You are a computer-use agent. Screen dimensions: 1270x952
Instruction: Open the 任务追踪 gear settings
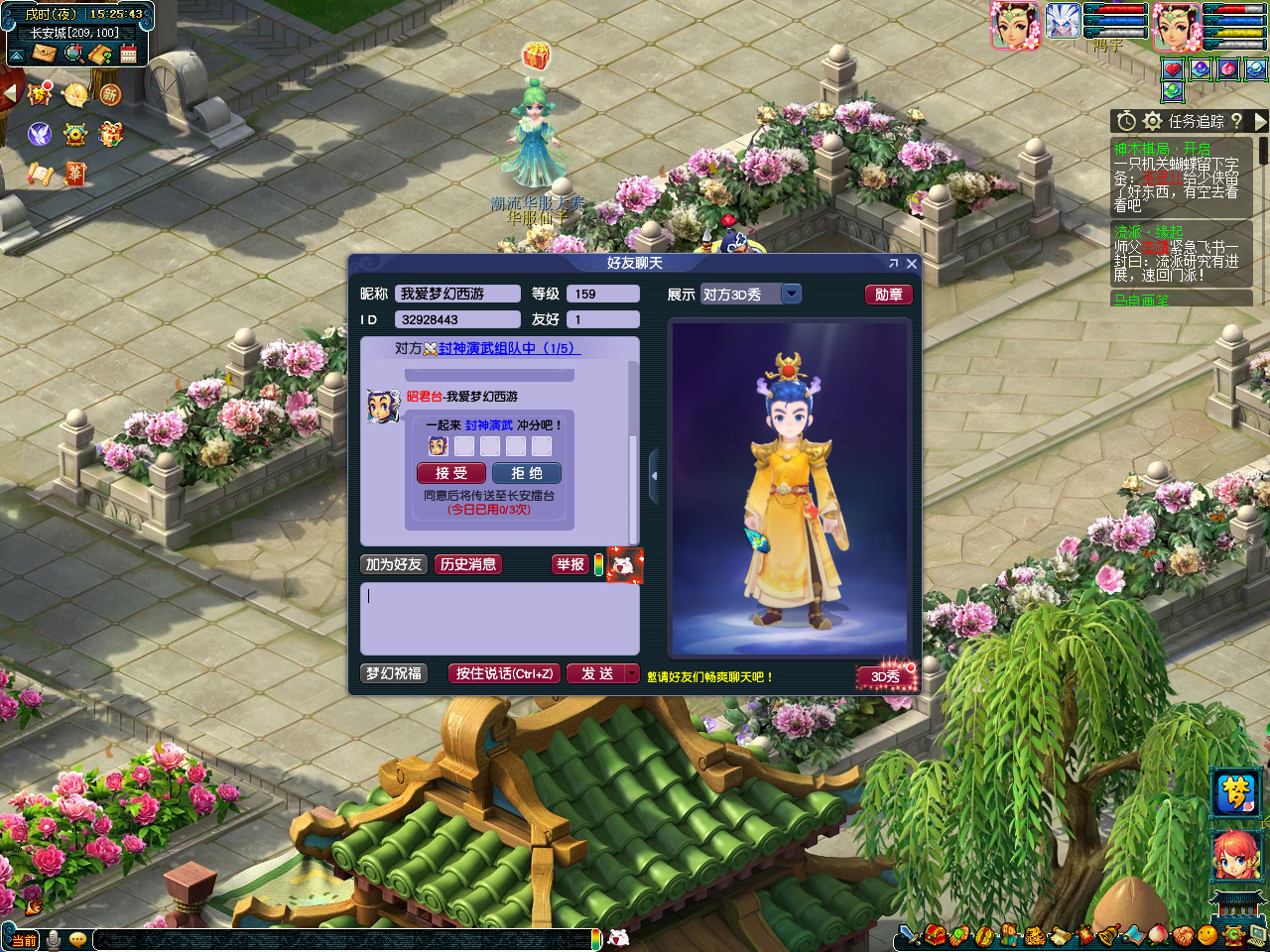pyautogui.click(x=1152, y=121)
